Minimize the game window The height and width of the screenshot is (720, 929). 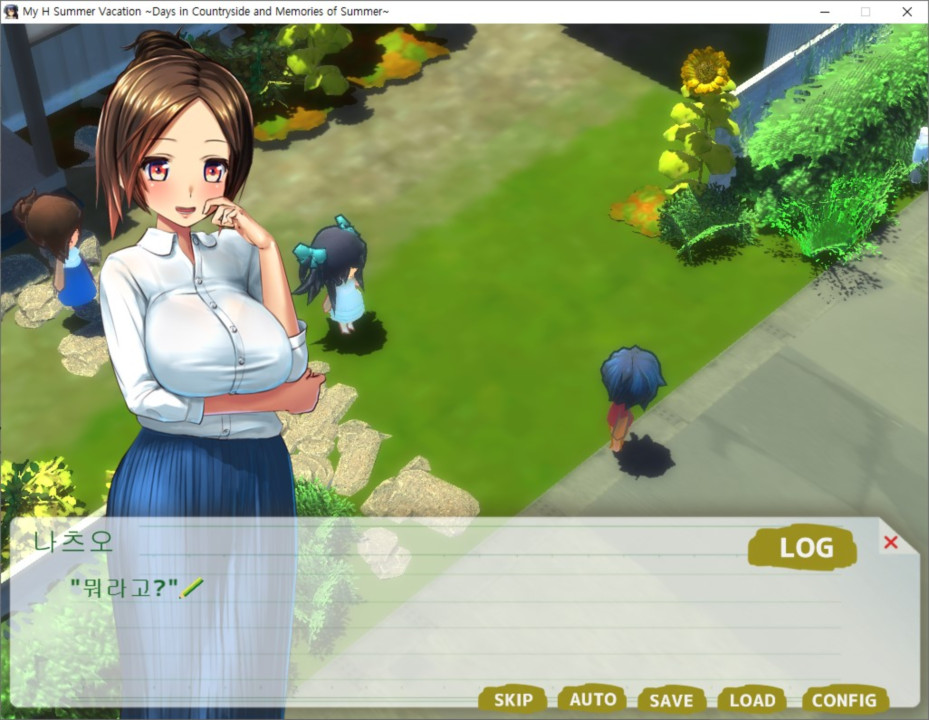tap(822, 12)
